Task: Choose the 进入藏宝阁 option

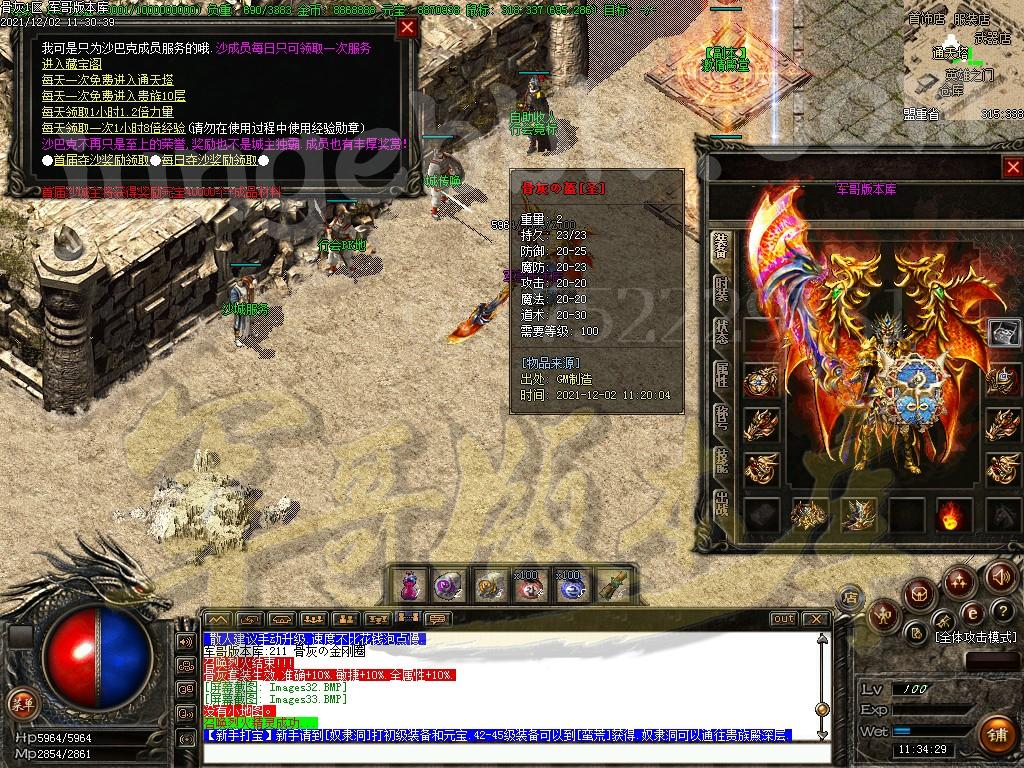Action: tap(74, 63)
